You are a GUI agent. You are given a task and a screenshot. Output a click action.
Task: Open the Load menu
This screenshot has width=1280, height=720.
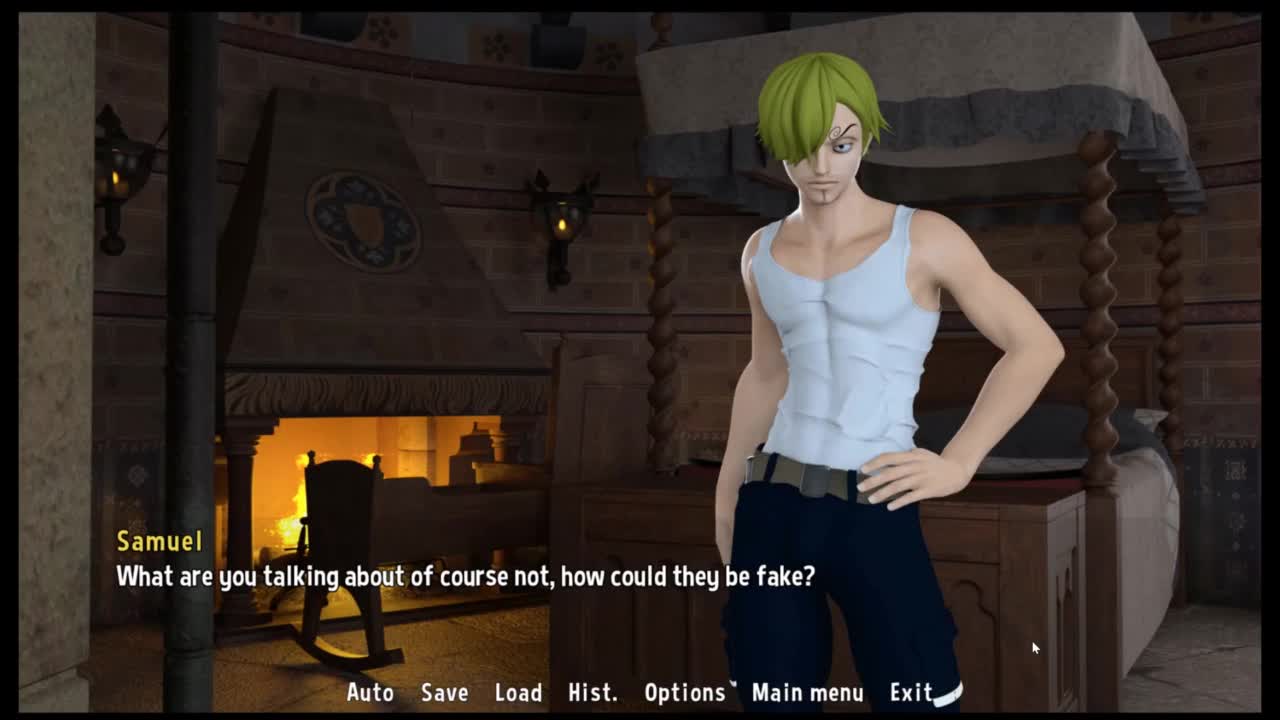[x=518, y=692]
